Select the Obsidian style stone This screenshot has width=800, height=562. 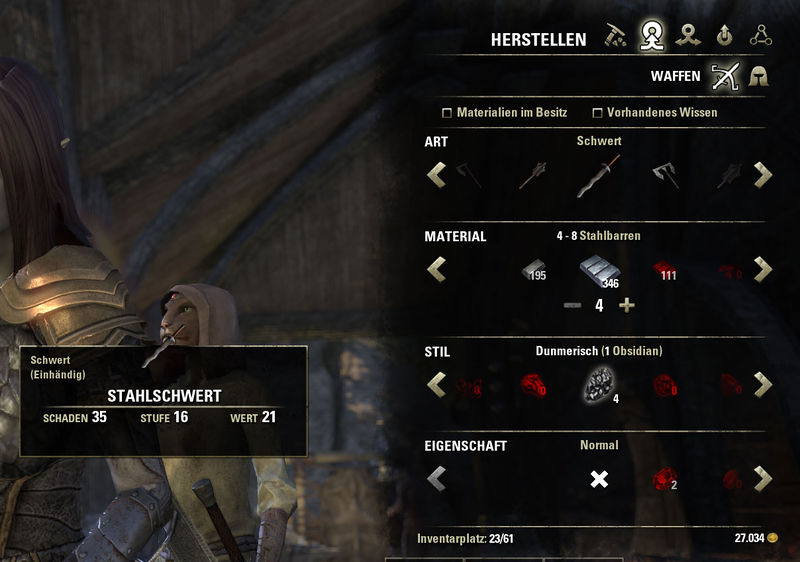[x=598, y=384]
